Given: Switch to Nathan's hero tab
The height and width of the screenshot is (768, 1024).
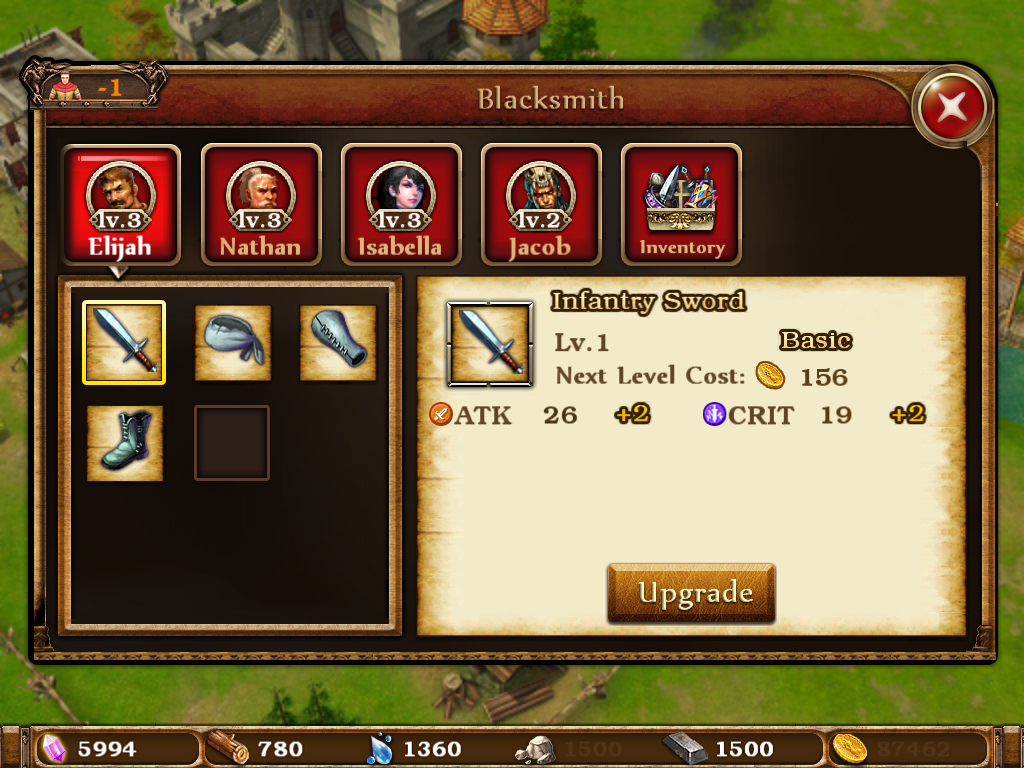Looking at the screenshot, I should tap(260, 205).
